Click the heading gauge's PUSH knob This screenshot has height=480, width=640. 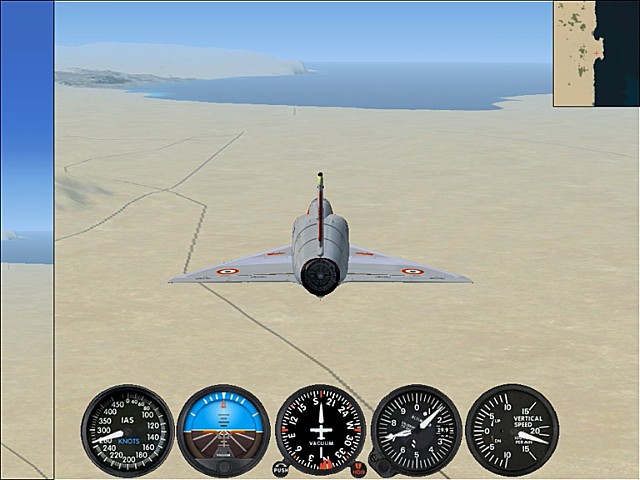280,469
